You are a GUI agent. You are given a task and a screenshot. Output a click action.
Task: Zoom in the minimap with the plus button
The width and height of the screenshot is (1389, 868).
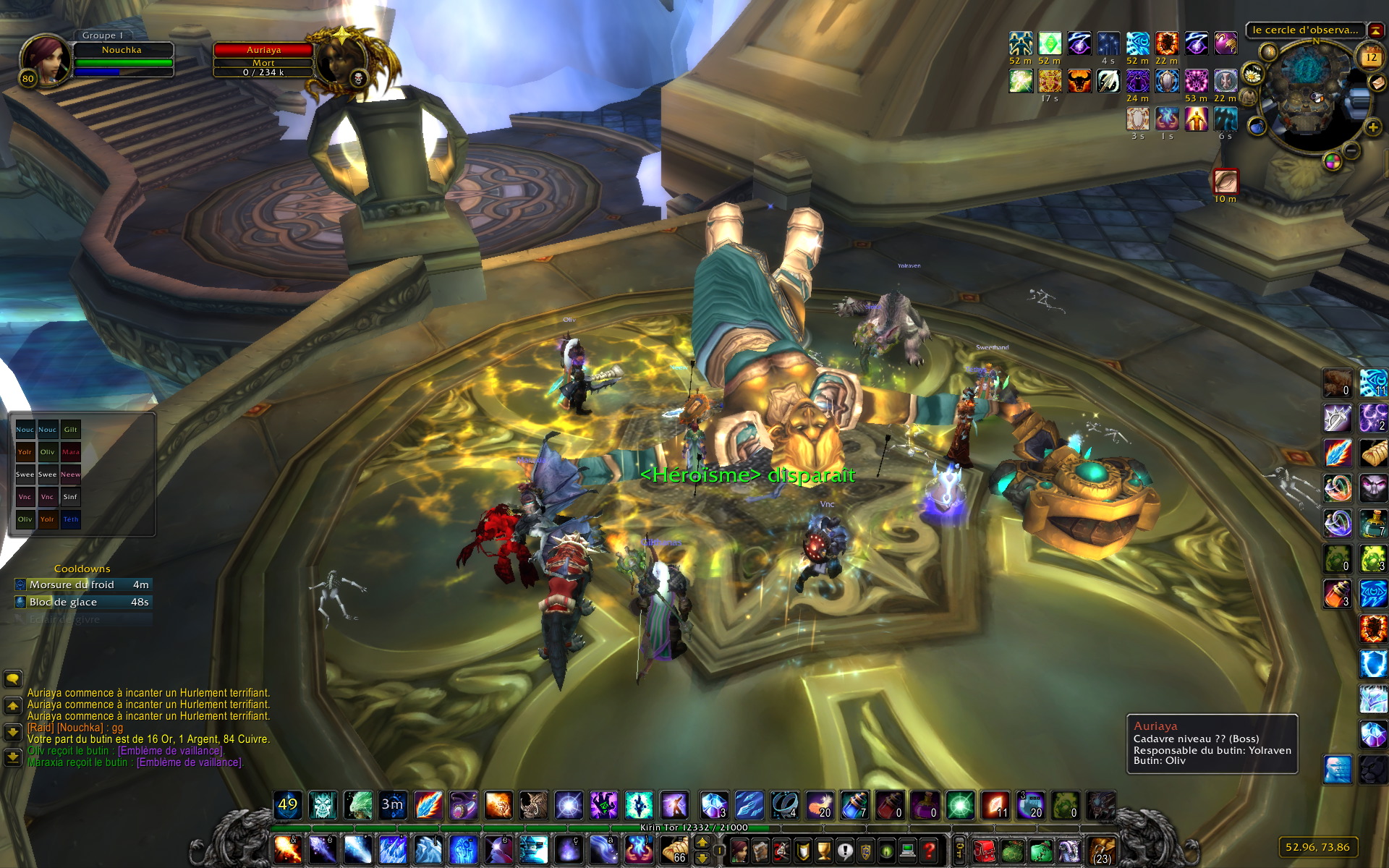tap(1372, 128)
